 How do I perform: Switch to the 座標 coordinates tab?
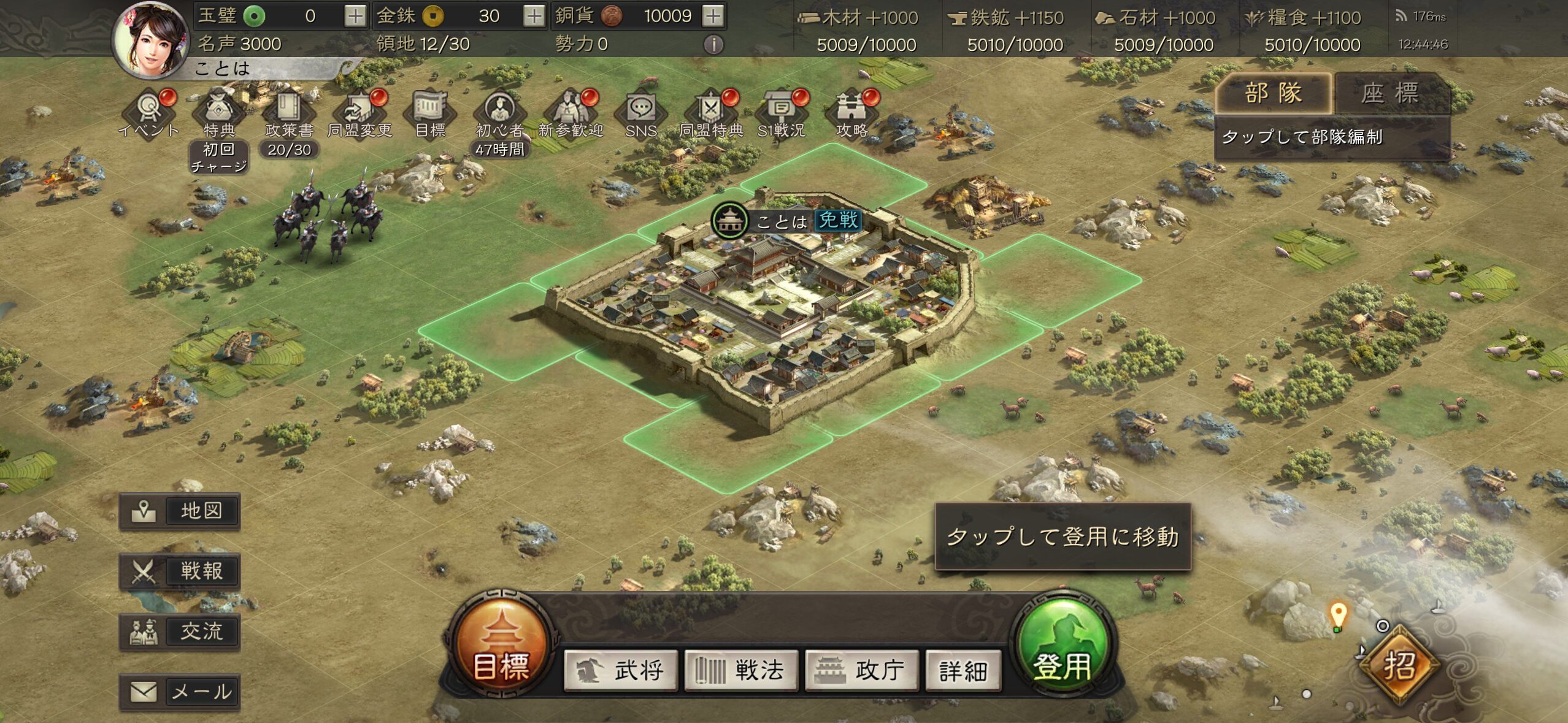click(x=1389, y=94)
